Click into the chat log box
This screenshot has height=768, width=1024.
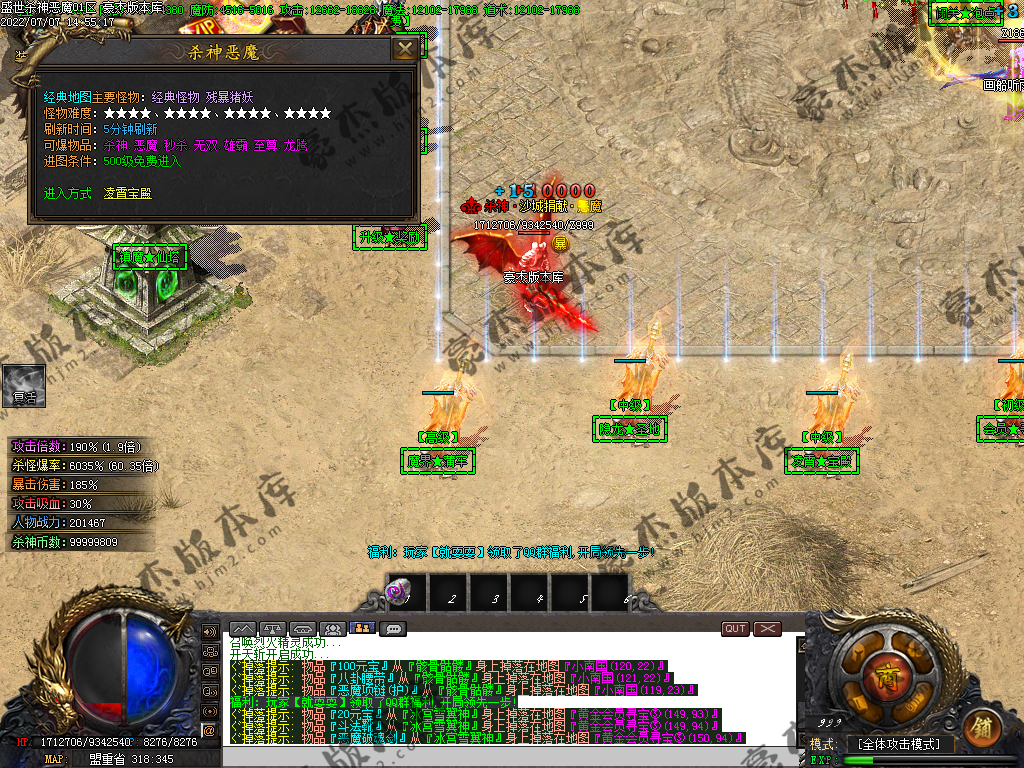510,690
